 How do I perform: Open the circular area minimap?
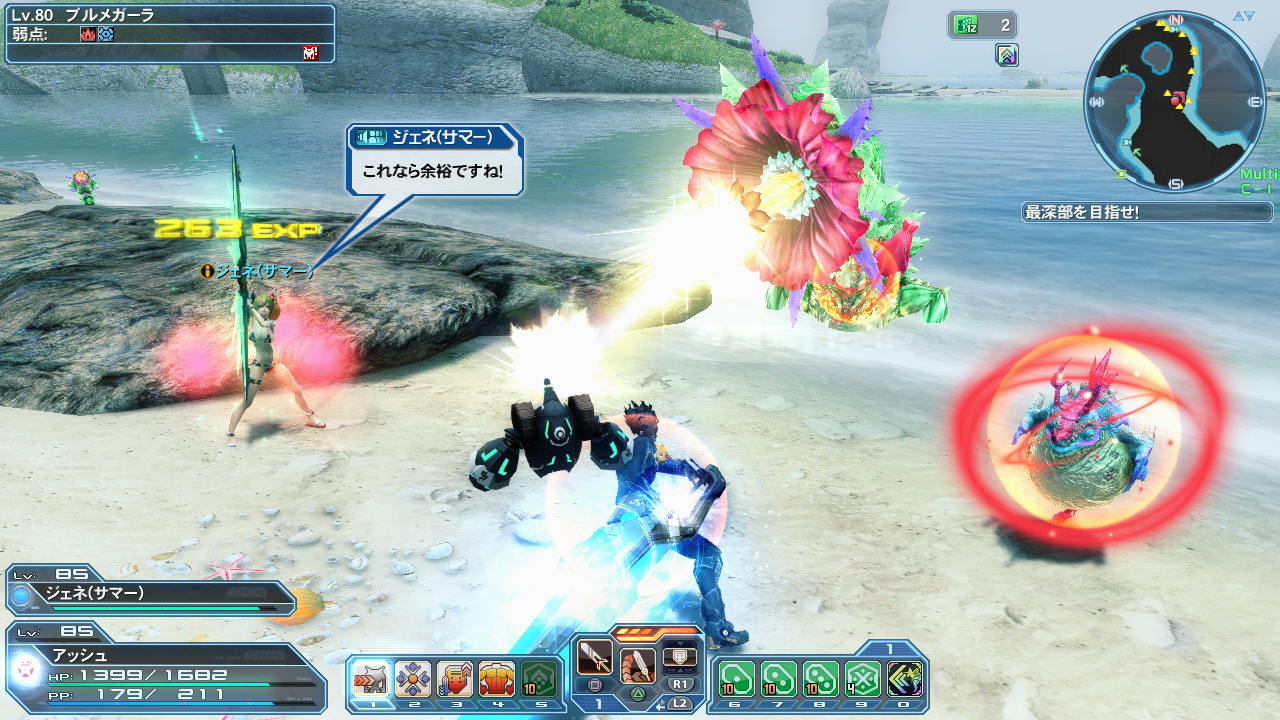click(x=1174, y=101)
